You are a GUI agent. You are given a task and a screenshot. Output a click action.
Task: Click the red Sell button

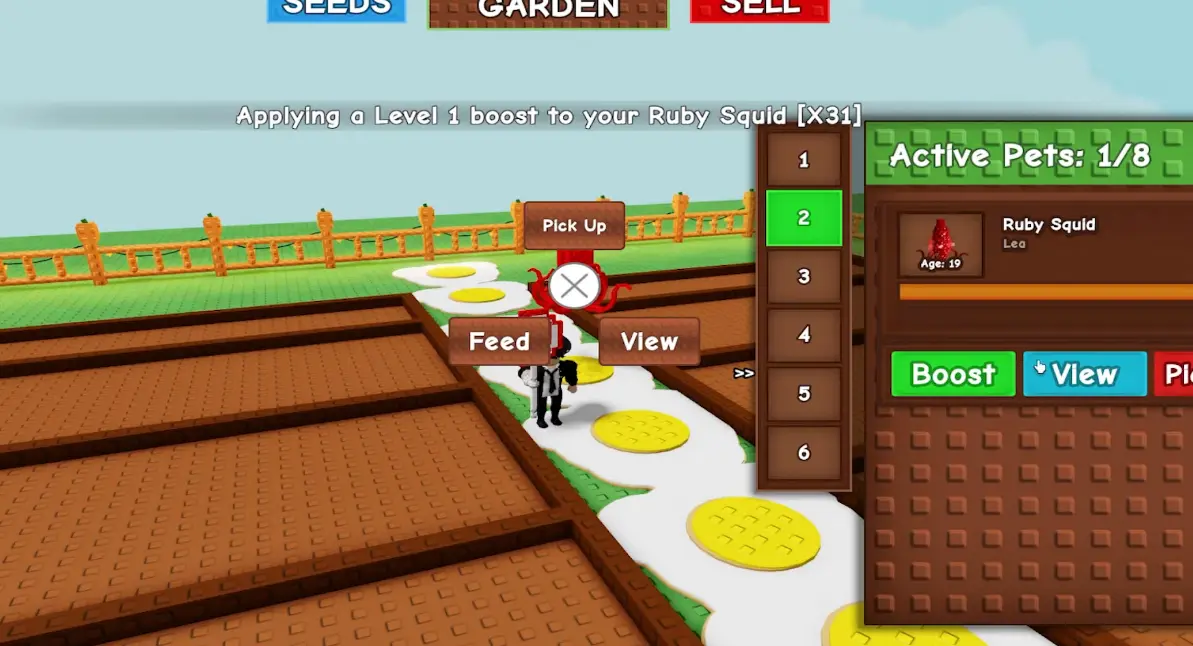760,9
